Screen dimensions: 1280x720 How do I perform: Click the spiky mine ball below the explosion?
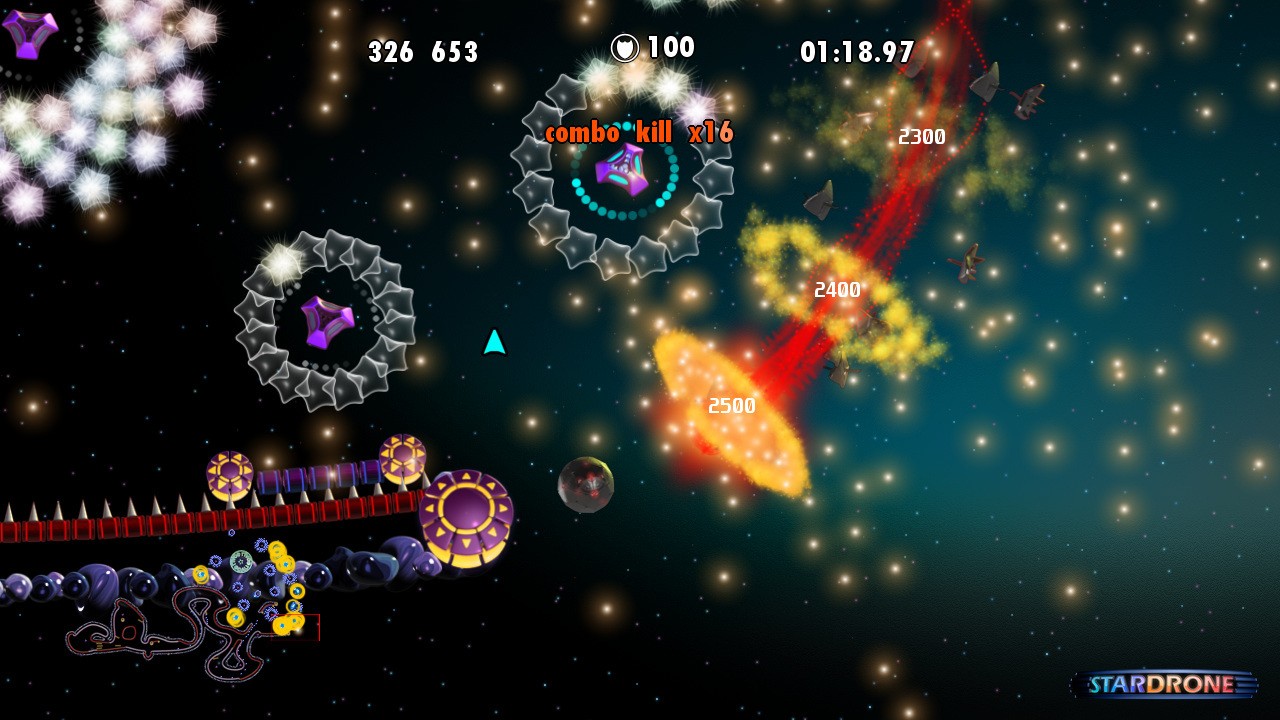pyautogui.click(x=585, y=486)
